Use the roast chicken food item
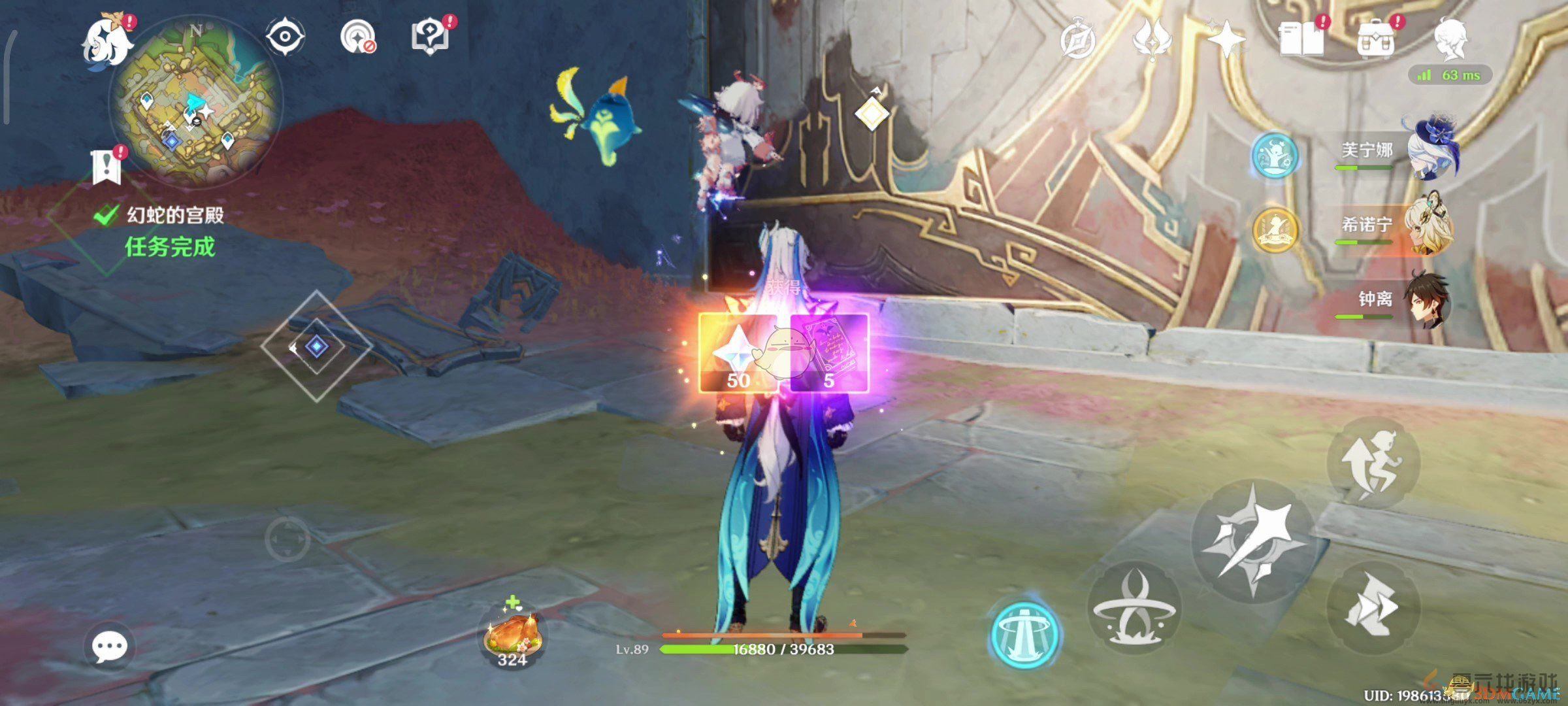 pos(513,635)
